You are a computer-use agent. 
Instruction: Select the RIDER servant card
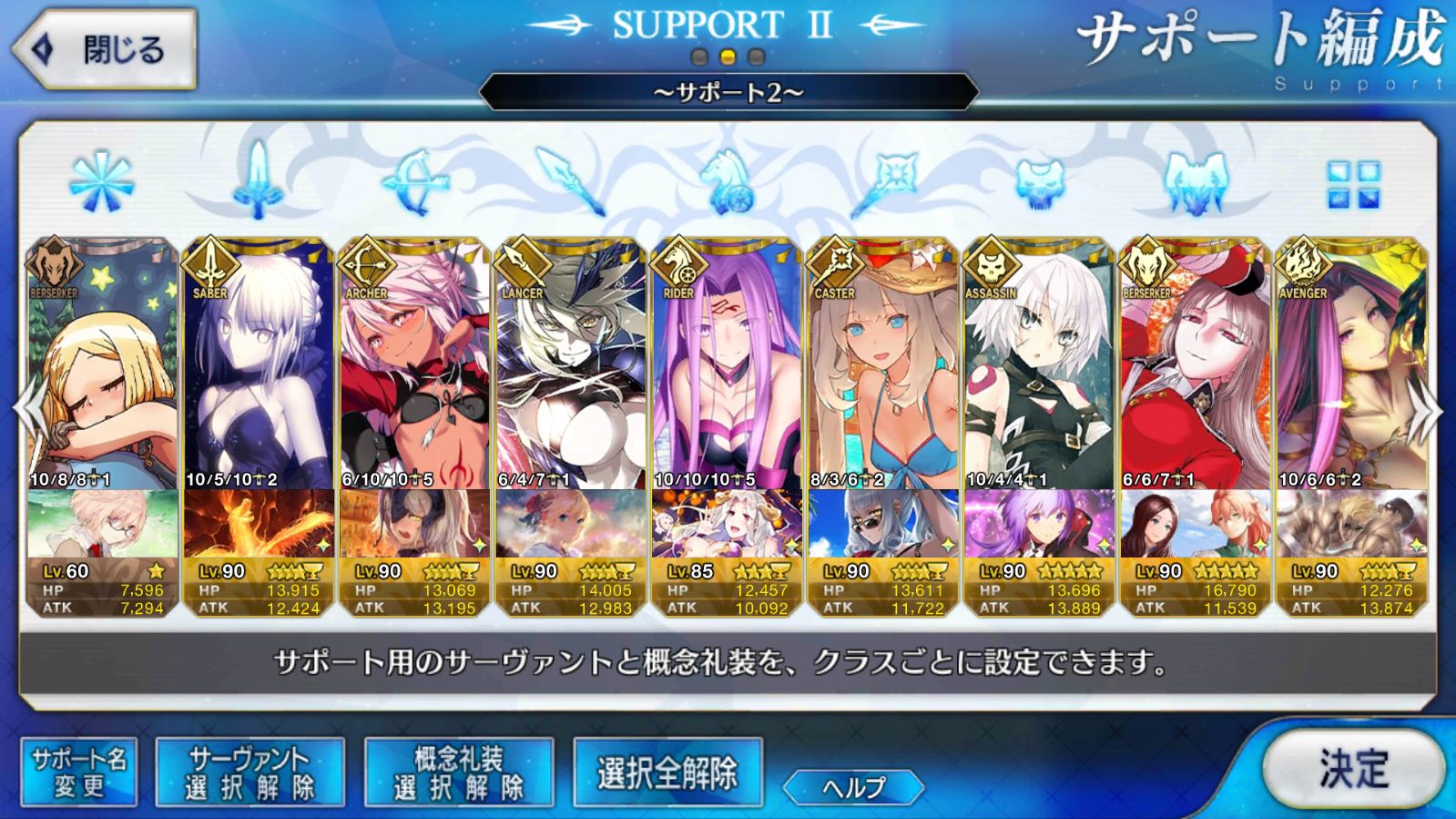pyautogui.click(x=727, y=364)
